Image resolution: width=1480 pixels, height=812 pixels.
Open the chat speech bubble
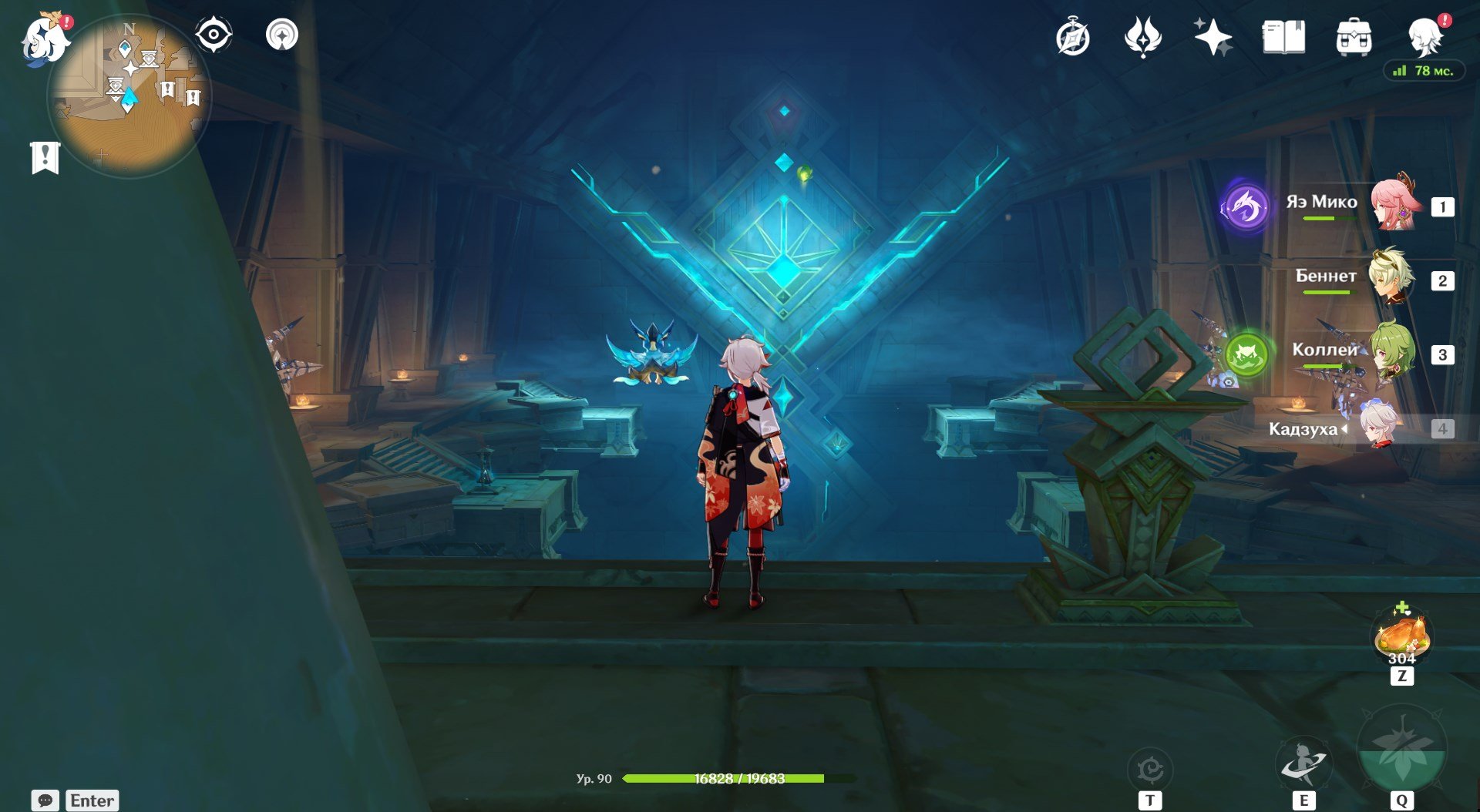pyautogui.click(x=45, y=800)
